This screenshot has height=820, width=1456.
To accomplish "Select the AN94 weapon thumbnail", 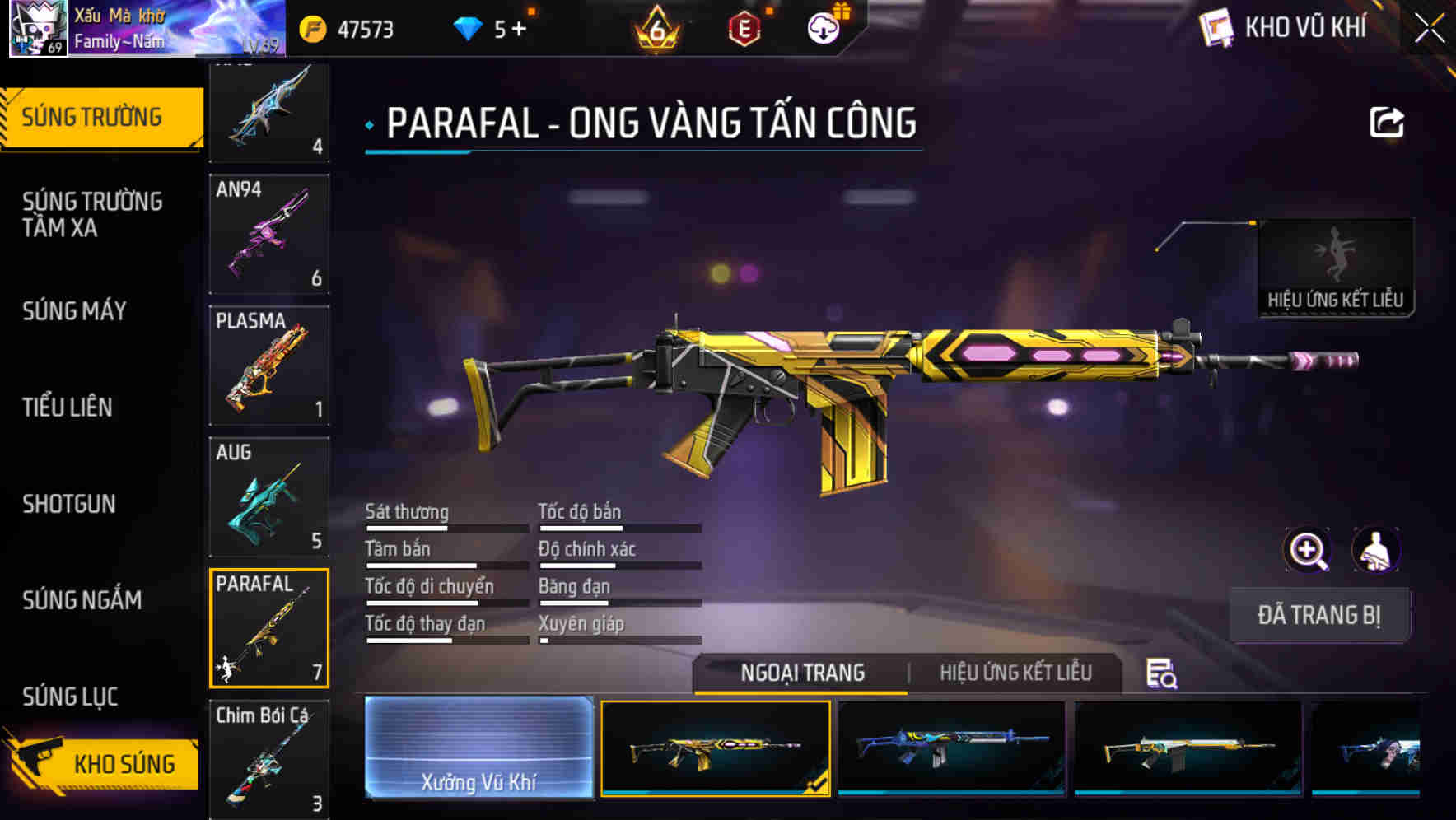I will pyautogui.click(x=269, y=235).
